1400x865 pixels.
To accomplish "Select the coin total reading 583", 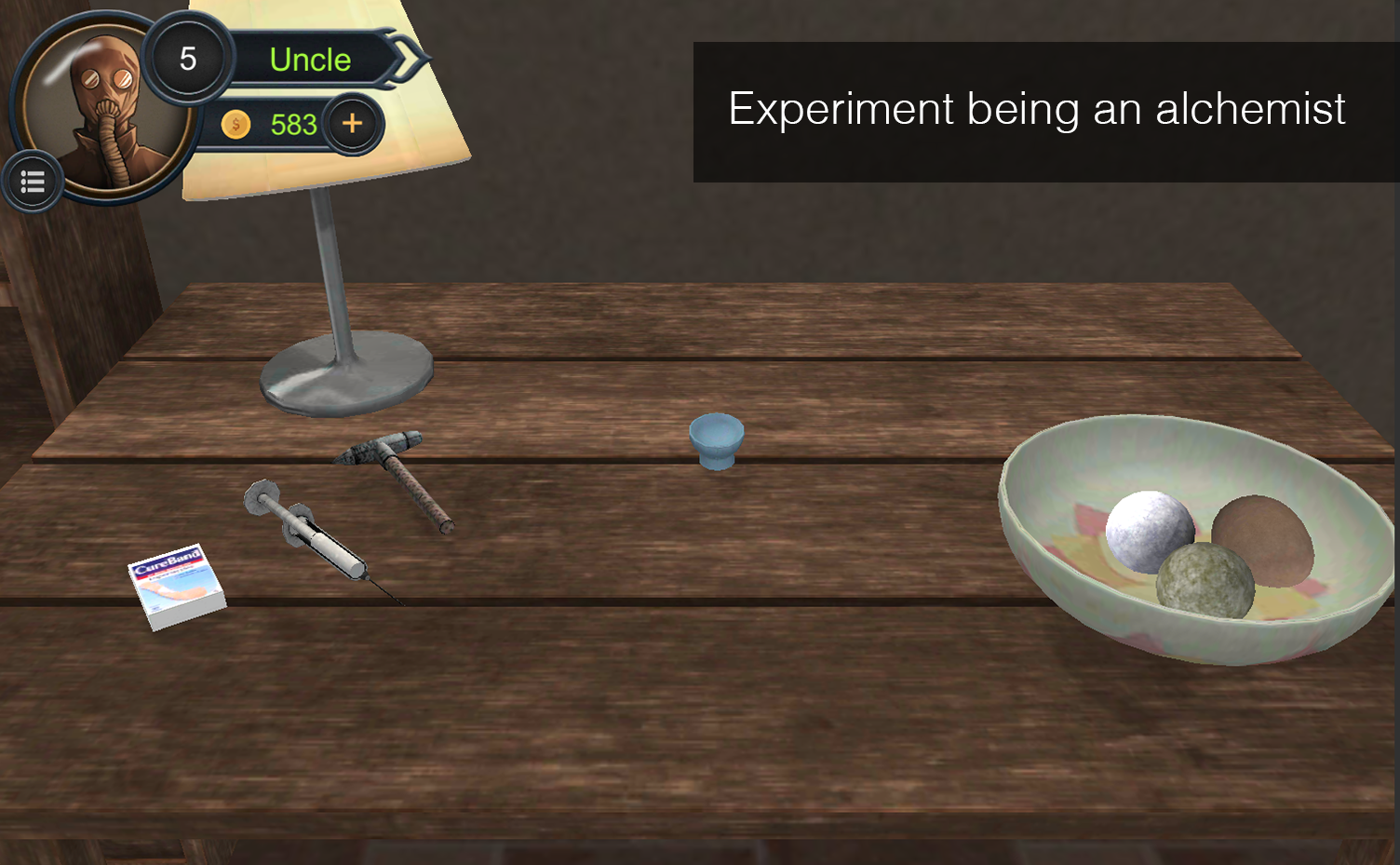I will tap(292, 124).
